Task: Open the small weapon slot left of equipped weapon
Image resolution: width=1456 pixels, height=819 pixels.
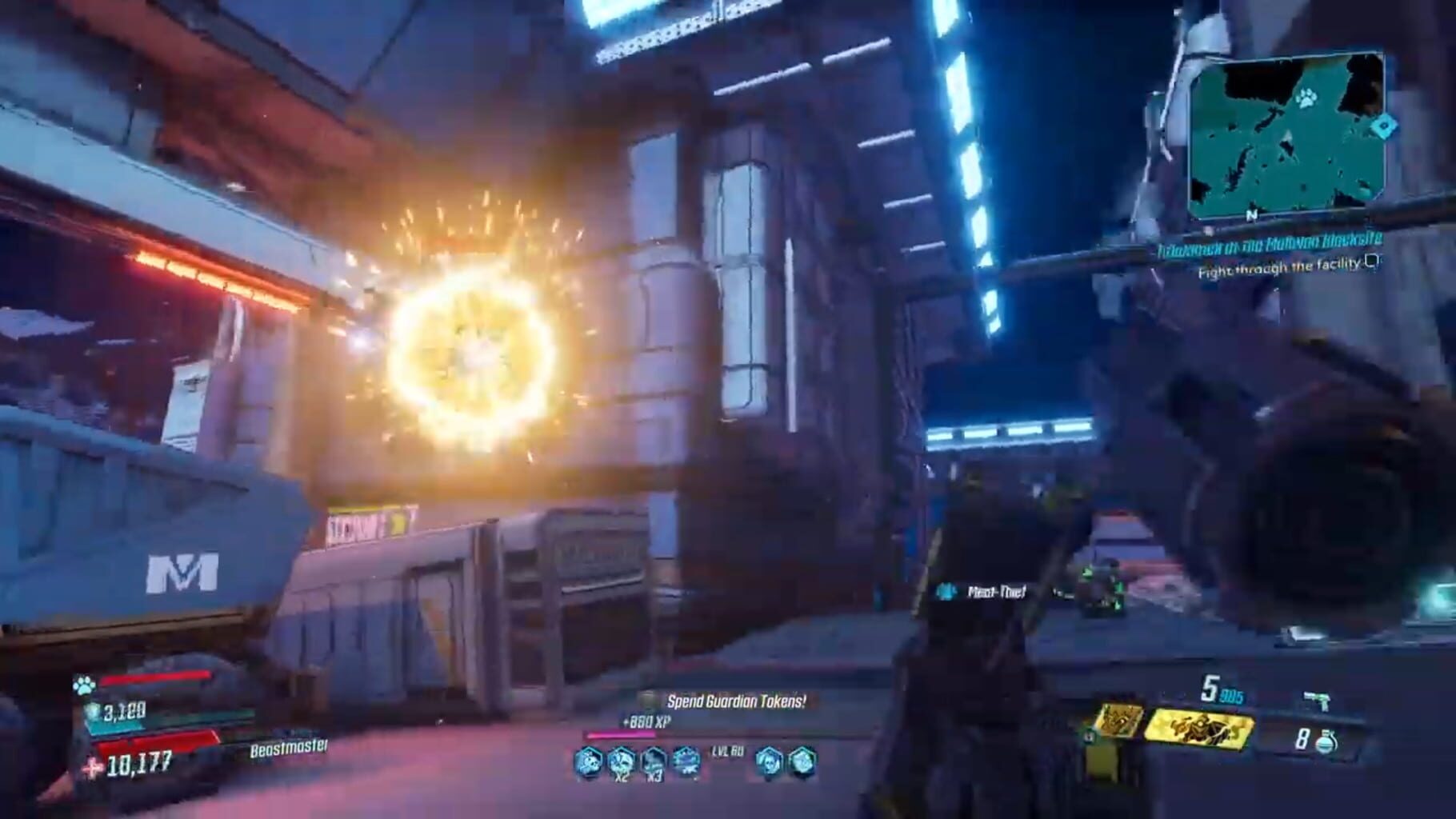Action: (1118, 722)
